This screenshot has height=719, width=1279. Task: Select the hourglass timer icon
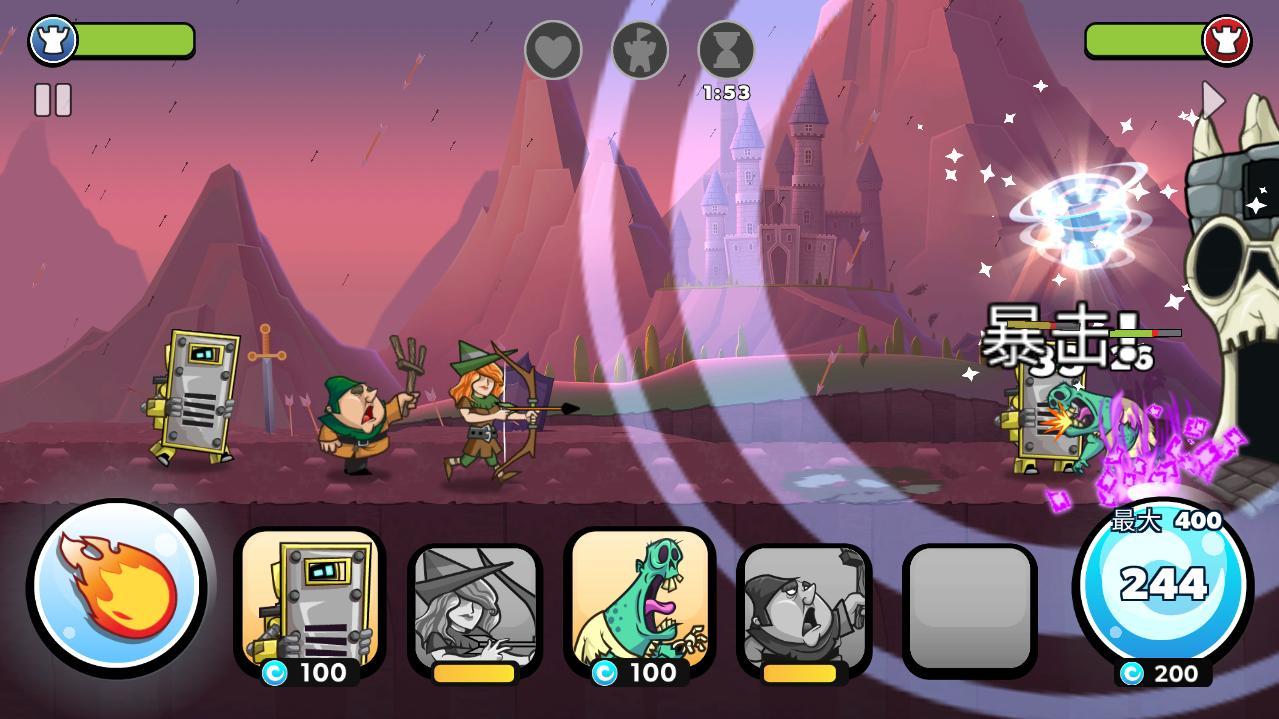(726, 49)
